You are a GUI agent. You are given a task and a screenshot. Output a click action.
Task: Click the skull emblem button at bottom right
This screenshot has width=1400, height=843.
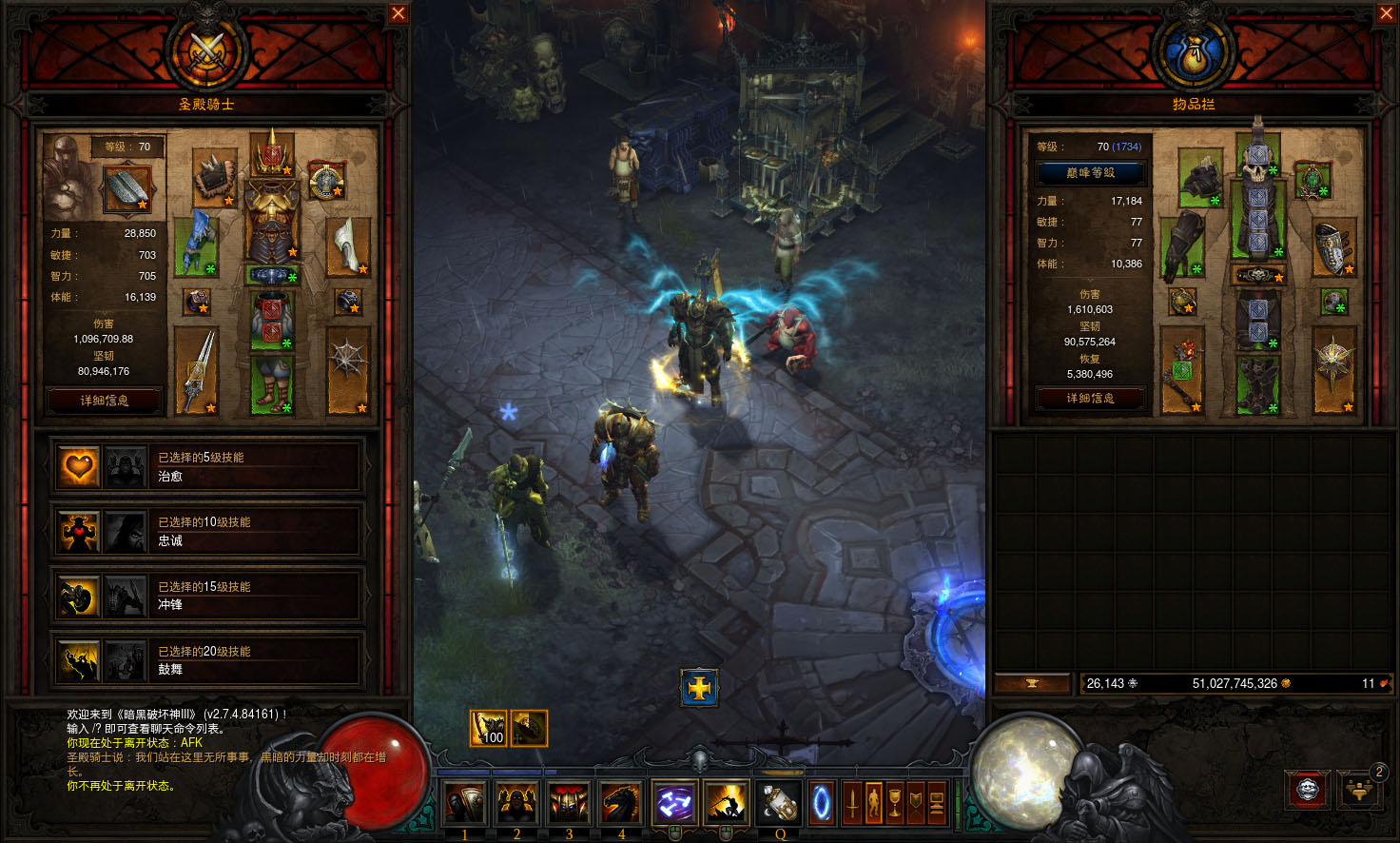1308,790
